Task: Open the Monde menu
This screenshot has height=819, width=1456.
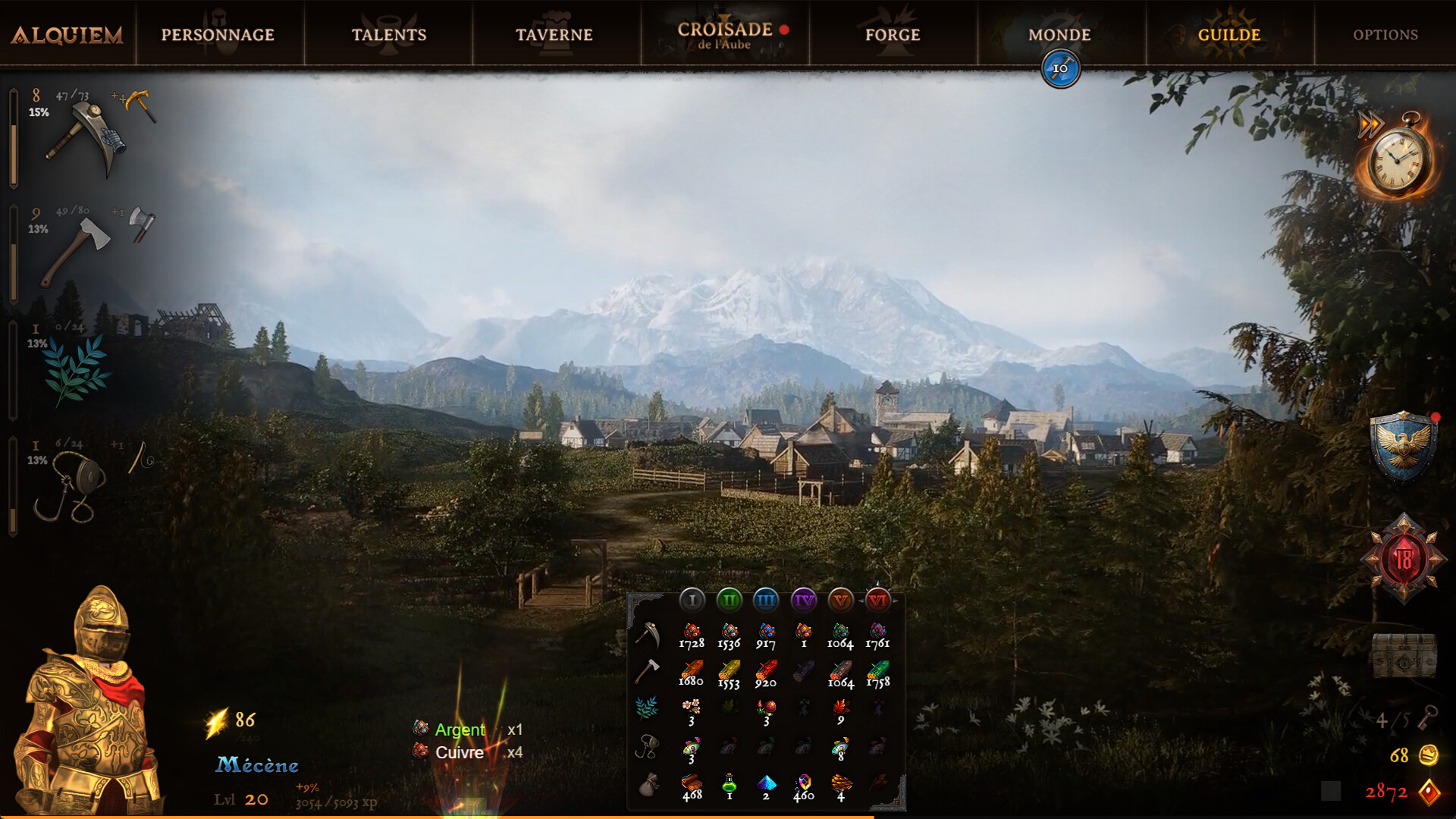Action: pos(1059,35)
